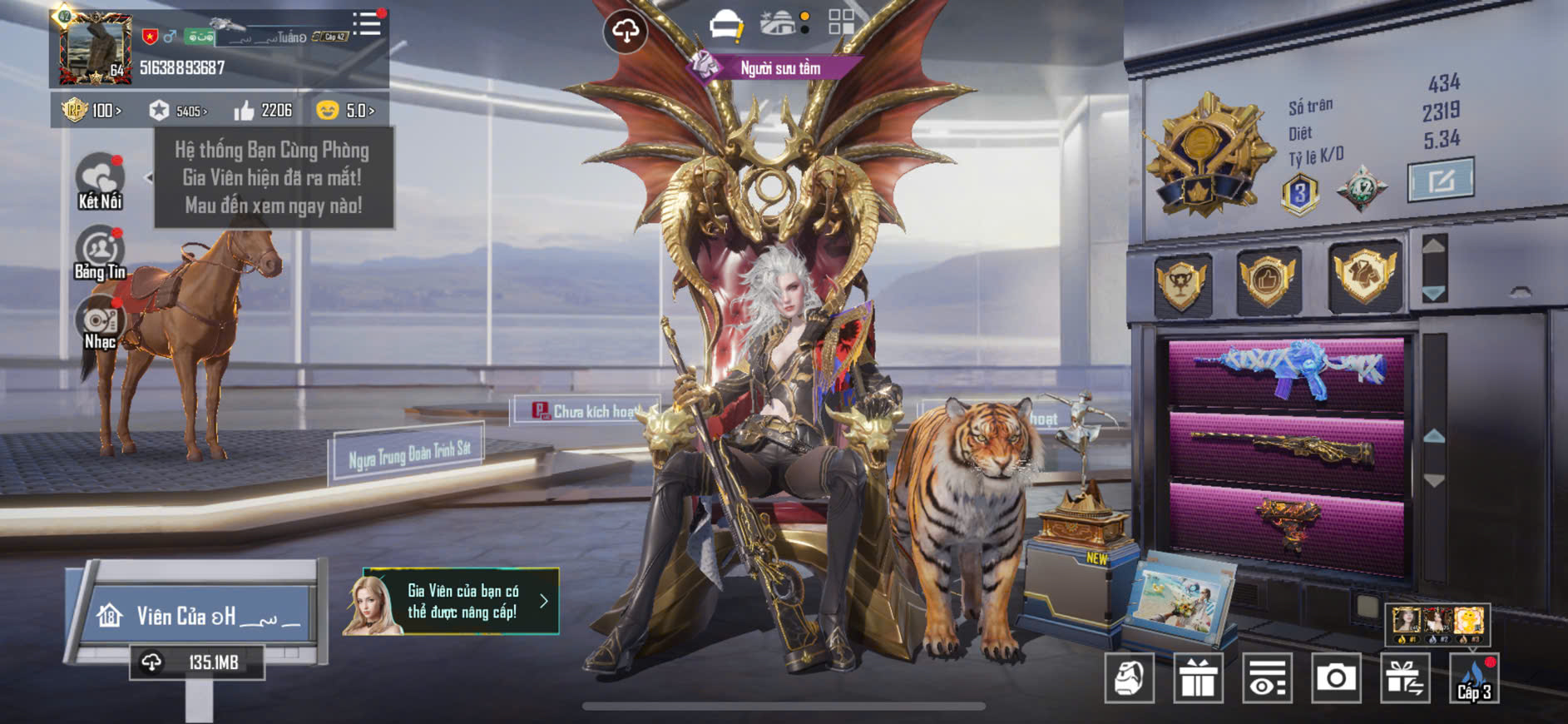
Task: Select the blue ice rifle skin showcase slot
Action: click(x=1286, y=371)
